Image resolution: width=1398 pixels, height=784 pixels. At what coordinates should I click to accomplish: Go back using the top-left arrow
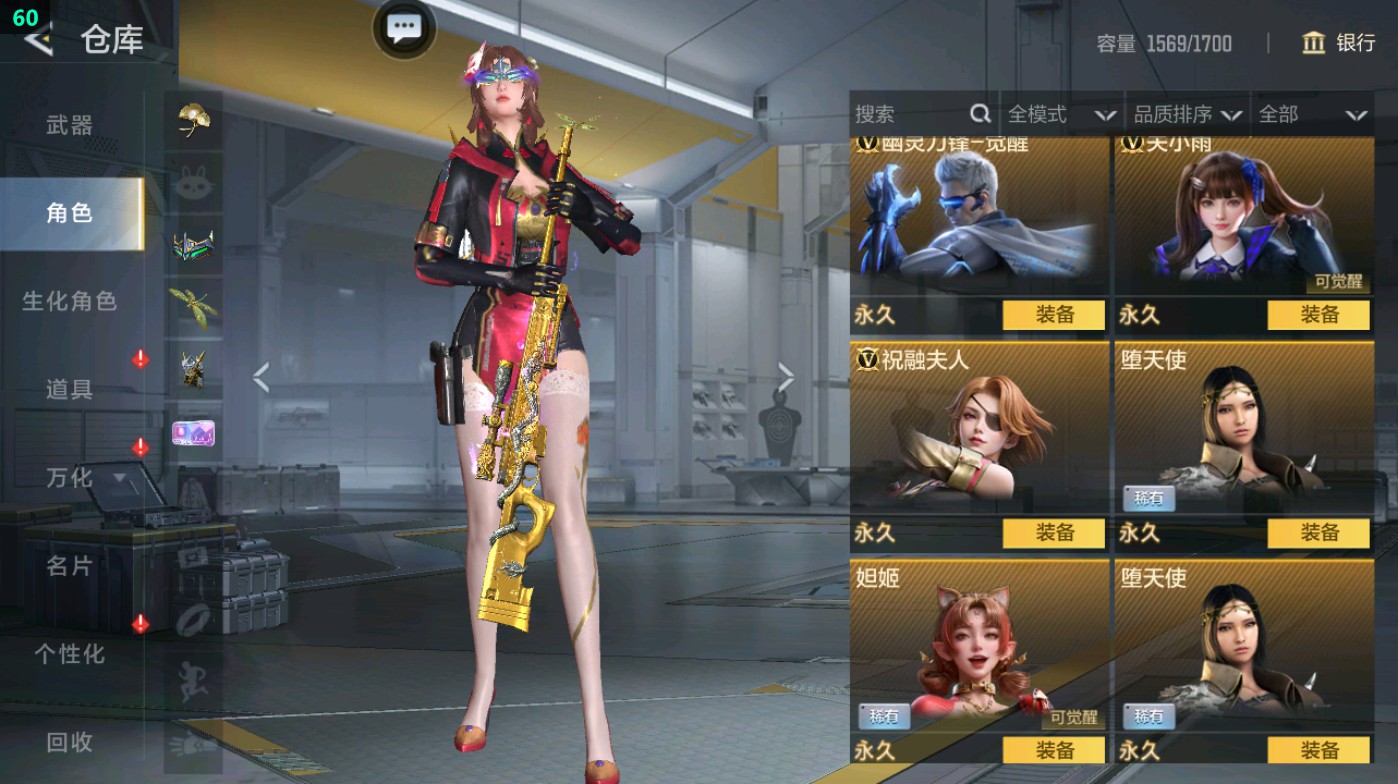[x=38, y=40]
